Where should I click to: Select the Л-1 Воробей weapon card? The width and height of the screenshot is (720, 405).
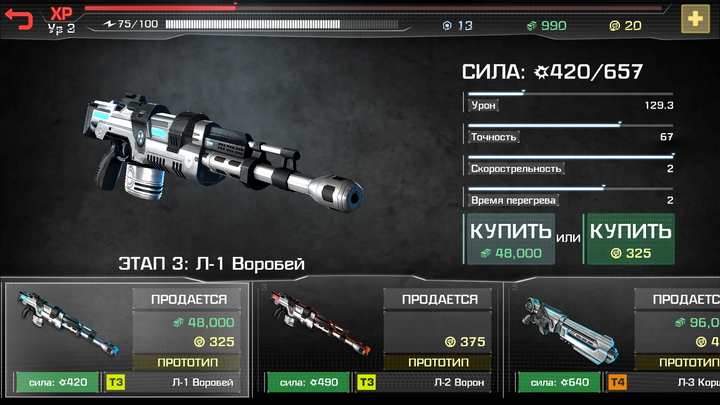pyautogui.click(x=125, y=338)
